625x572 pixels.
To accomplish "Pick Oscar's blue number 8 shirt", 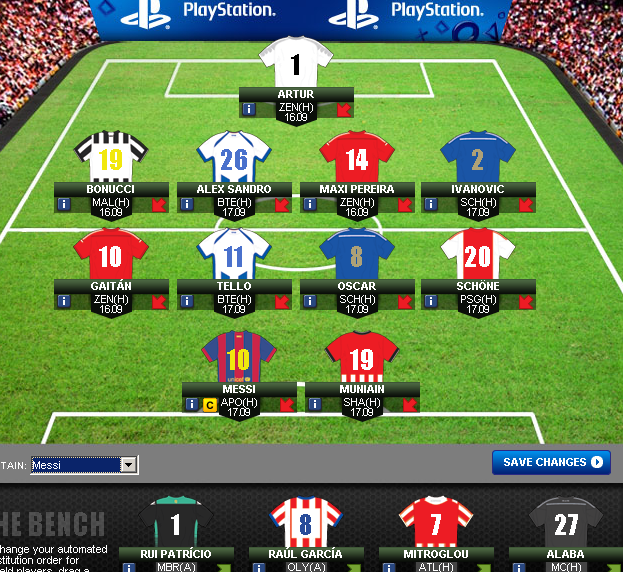I will [x=357, y=255].
